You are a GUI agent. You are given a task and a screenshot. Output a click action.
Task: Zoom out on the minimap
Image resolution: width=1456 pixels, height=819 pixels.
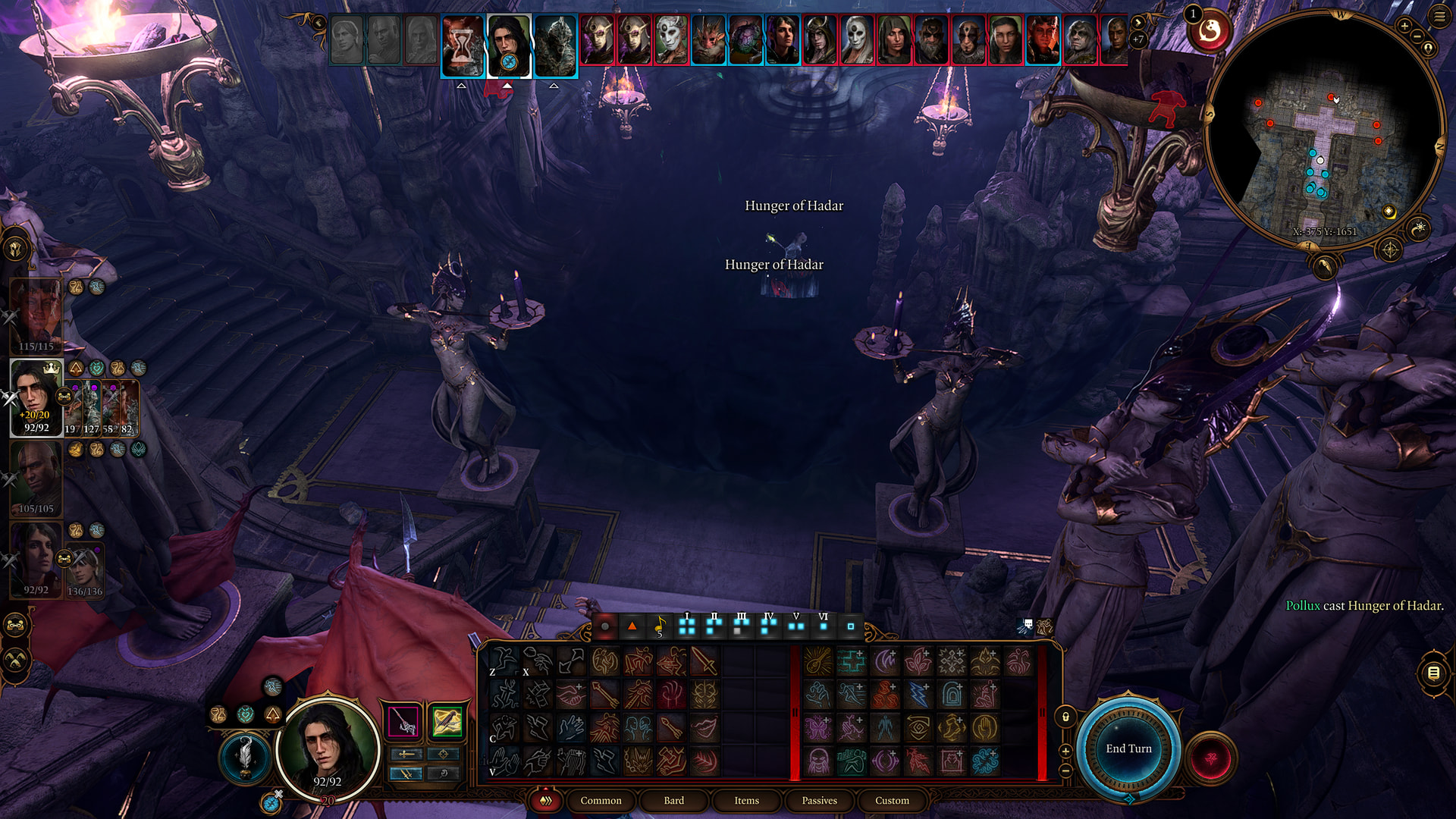[1417, 37]
